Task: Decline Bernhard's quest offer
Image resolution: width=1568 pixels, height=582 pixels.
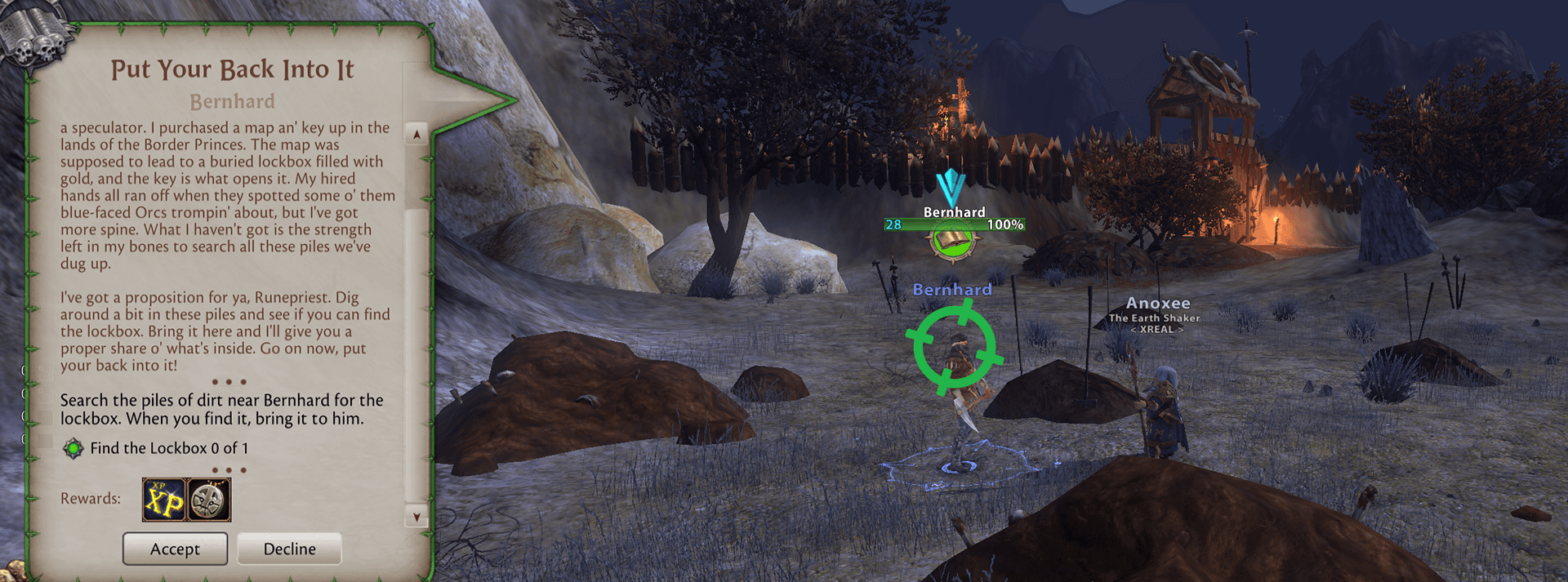Action: point(289,549)
